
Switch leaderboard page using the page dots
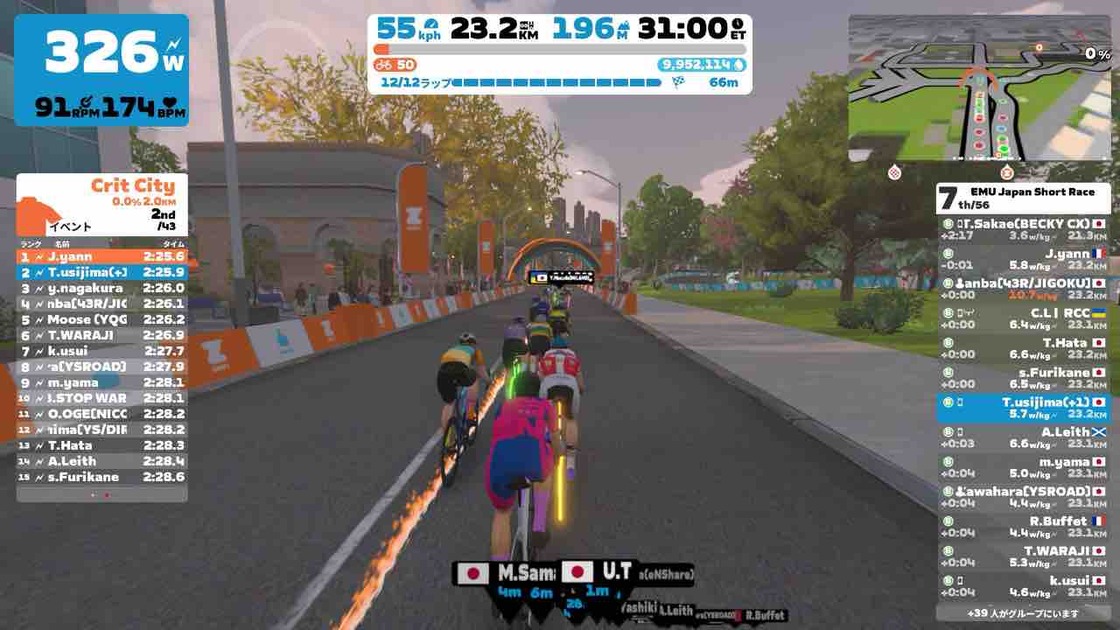(100, 495)
